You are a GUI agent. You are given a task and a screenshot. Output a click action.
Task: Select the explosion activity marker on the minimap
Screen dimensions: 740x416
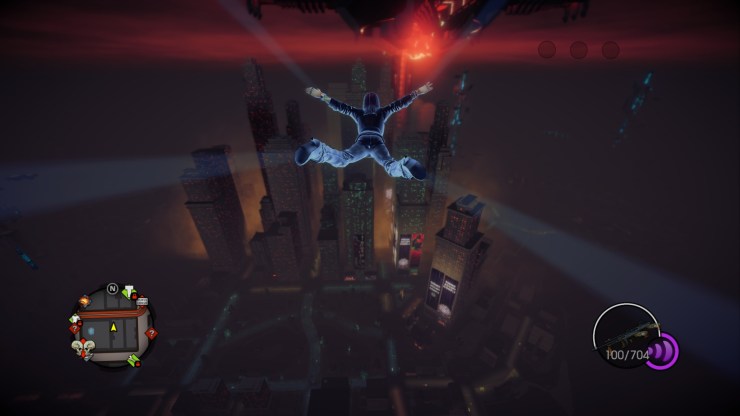(85, 300)
